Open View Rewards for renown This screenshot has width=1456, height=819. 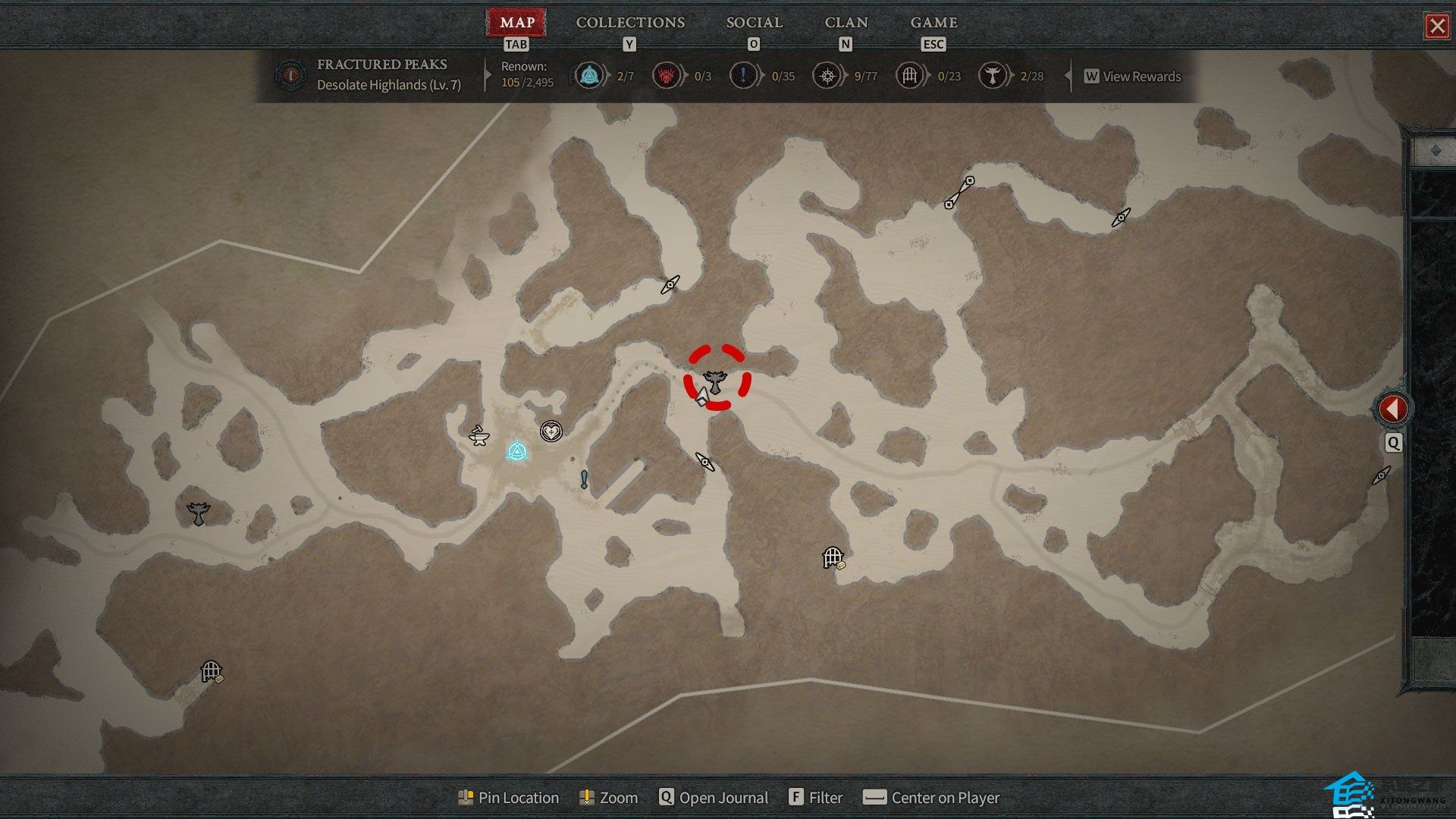coord(1133,77)
